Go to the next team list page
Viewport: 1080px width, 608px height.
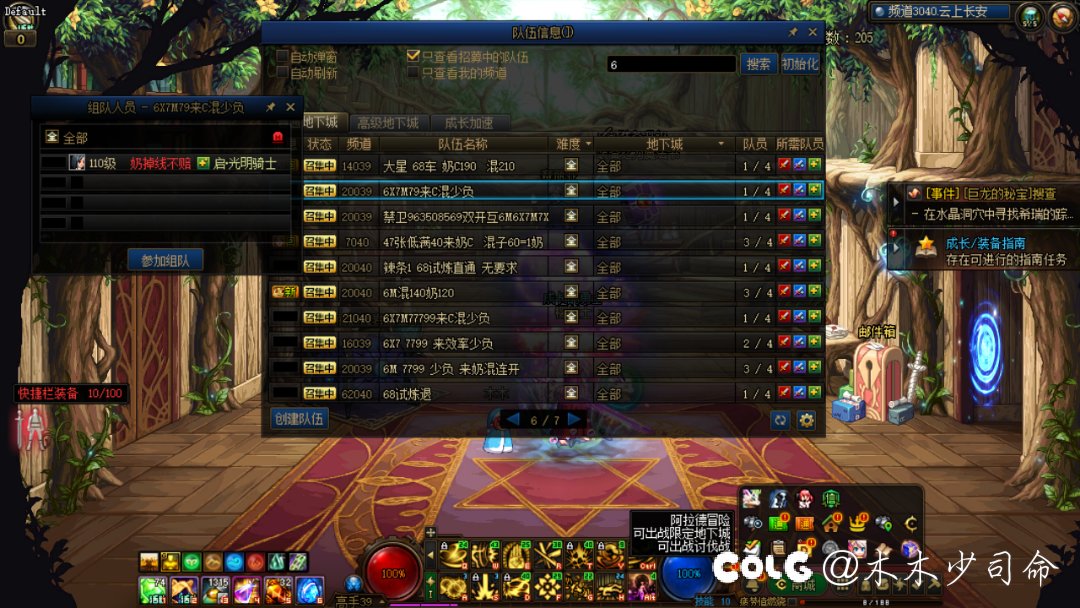pyautogui.click(x=575, y=419)
